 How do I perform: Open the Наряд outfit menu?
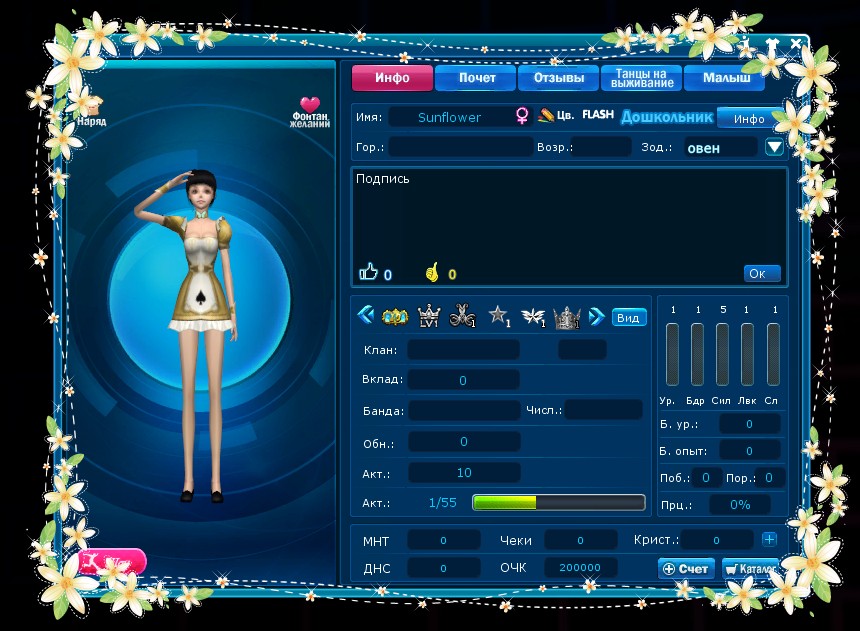91,108
